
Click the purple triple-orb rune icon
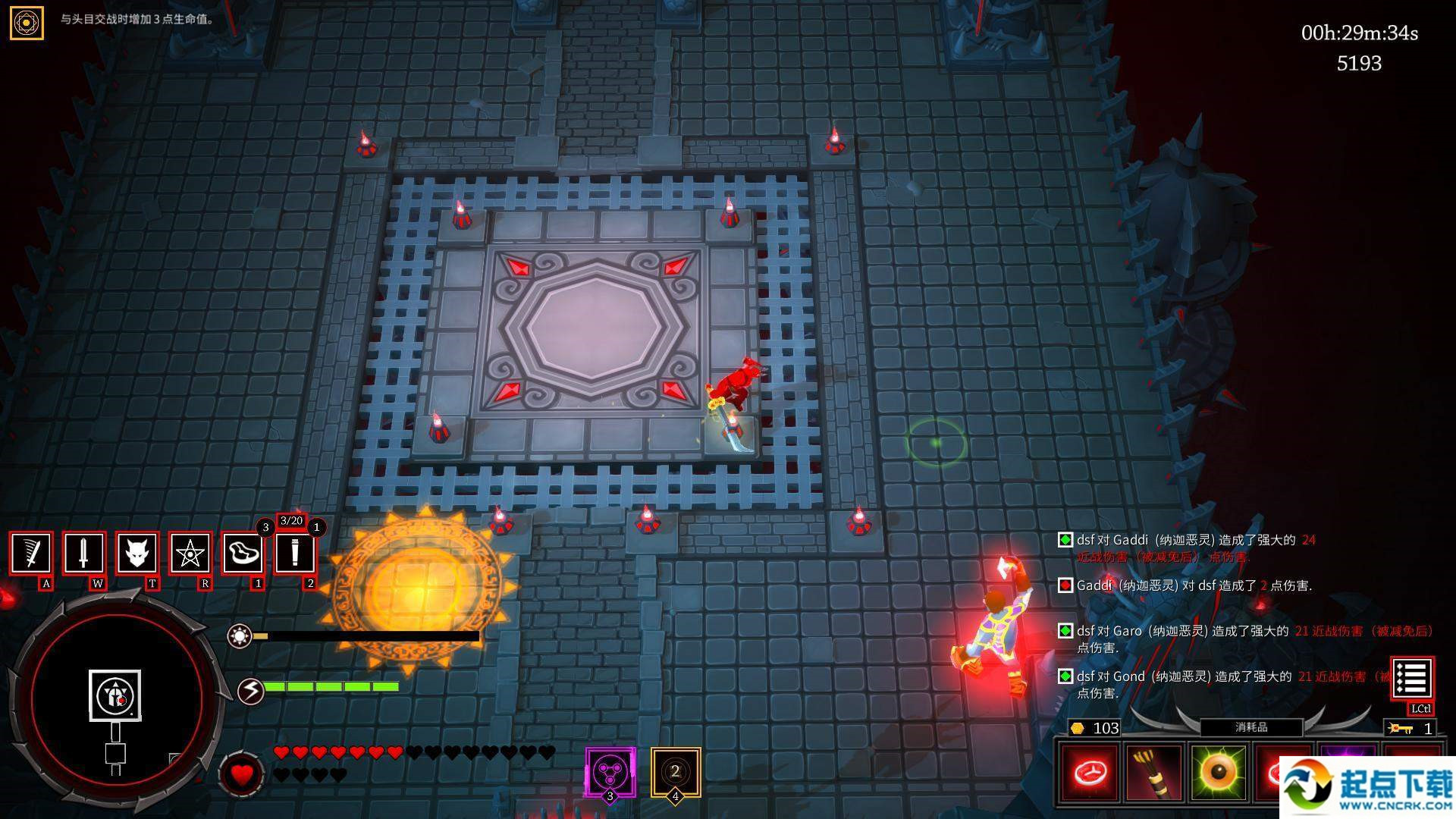tap(610, 772)
